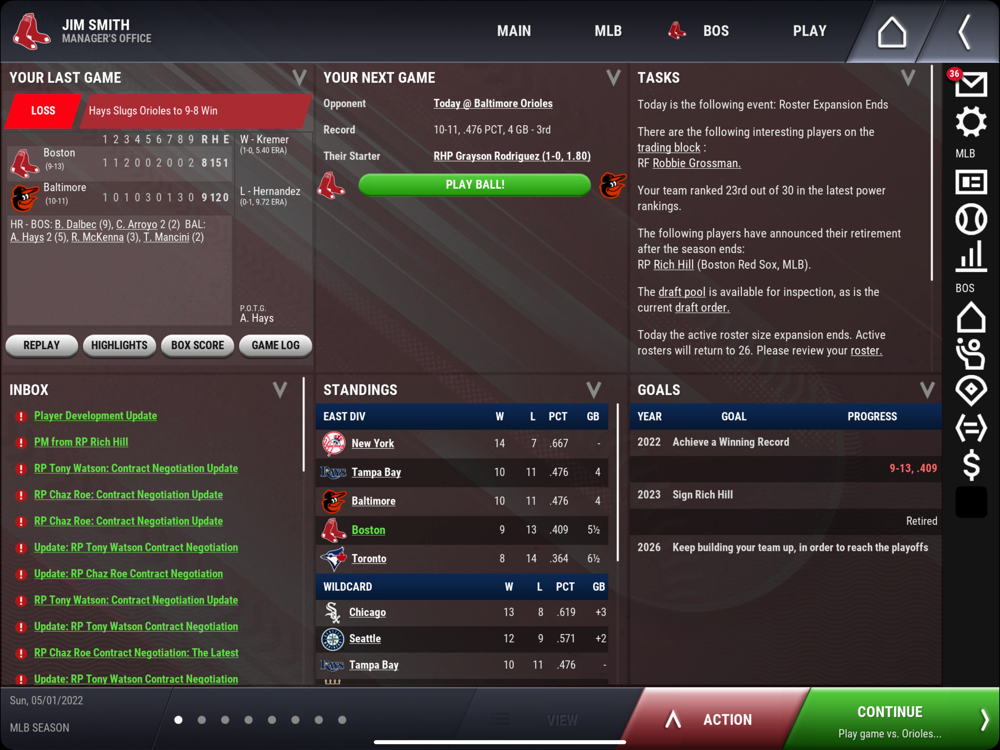
Task: Open the New York team standings link
Action: 372,443
